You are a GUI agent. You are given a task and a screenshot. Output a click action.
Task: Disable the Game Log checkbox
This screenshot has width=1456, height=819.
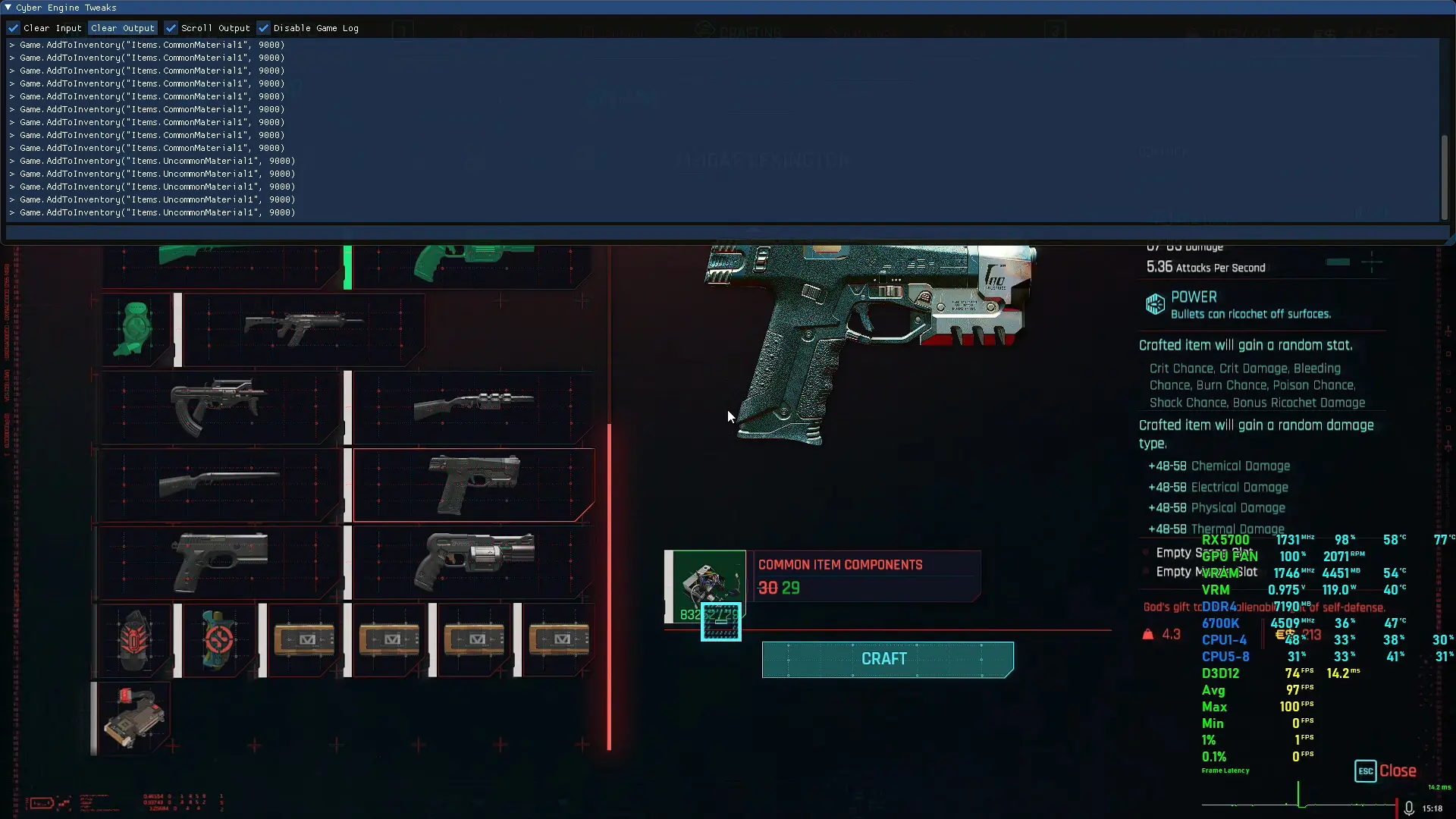[265, 28]
